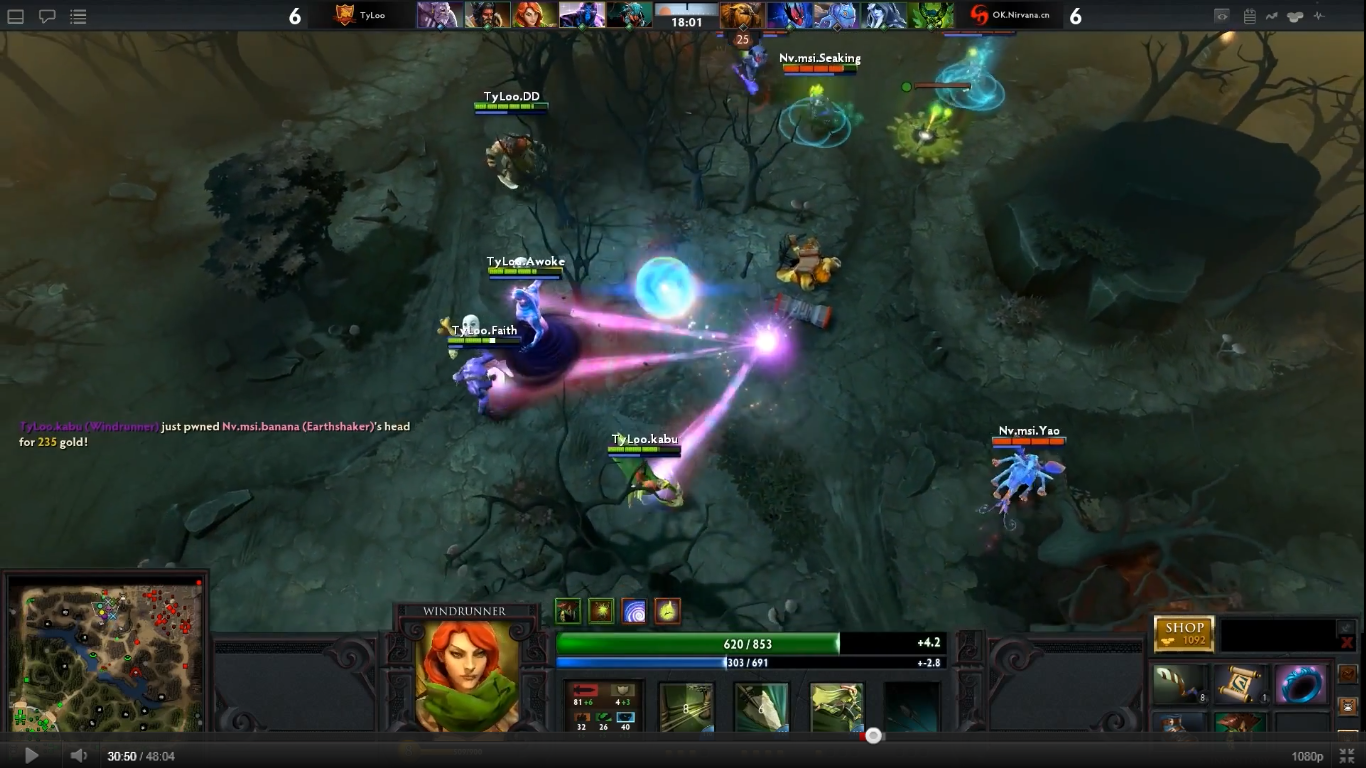The width and height of the screenshot is (1366, 768).
Task: Mute the video volume
Action: (x=78, y=756)
